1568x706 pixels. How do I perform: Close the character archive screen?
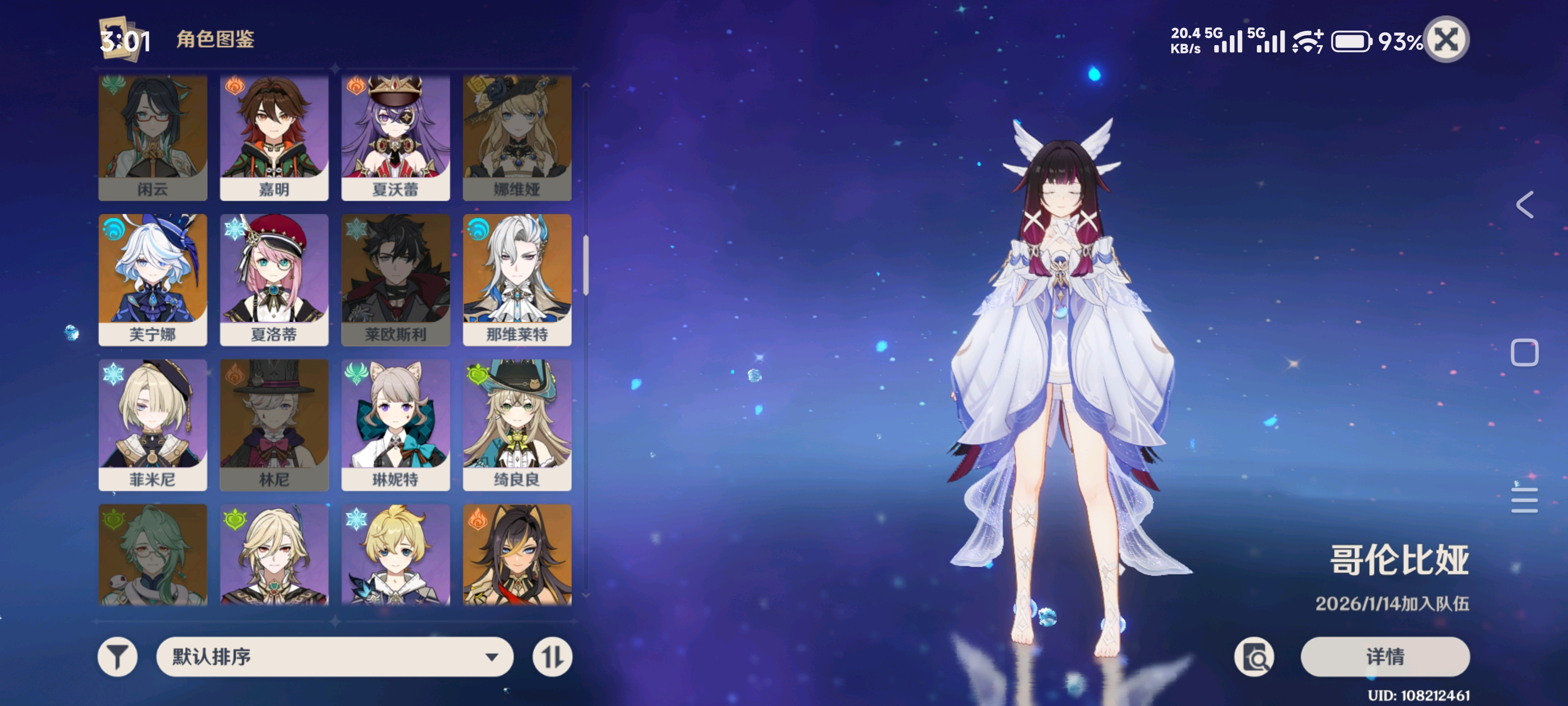click(1446, 40)
